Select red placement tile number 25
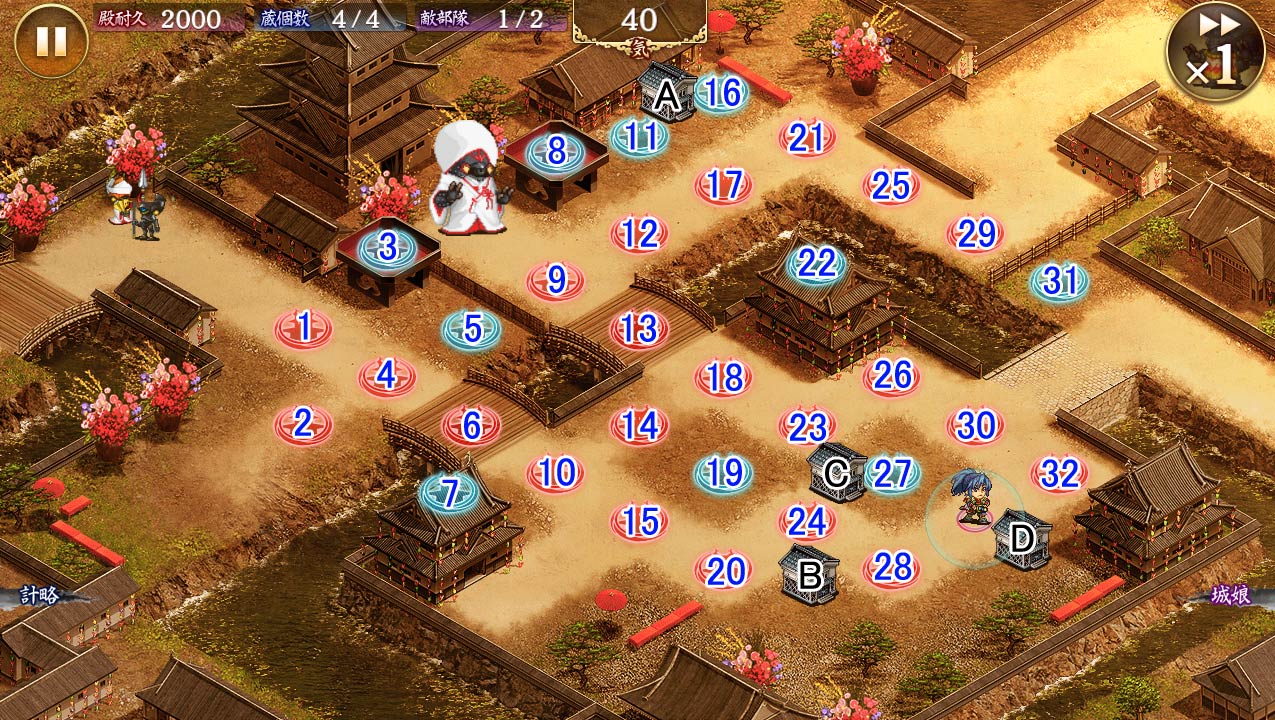The height and width of the screenshot is (720, 1275). (x=891, y=185)
